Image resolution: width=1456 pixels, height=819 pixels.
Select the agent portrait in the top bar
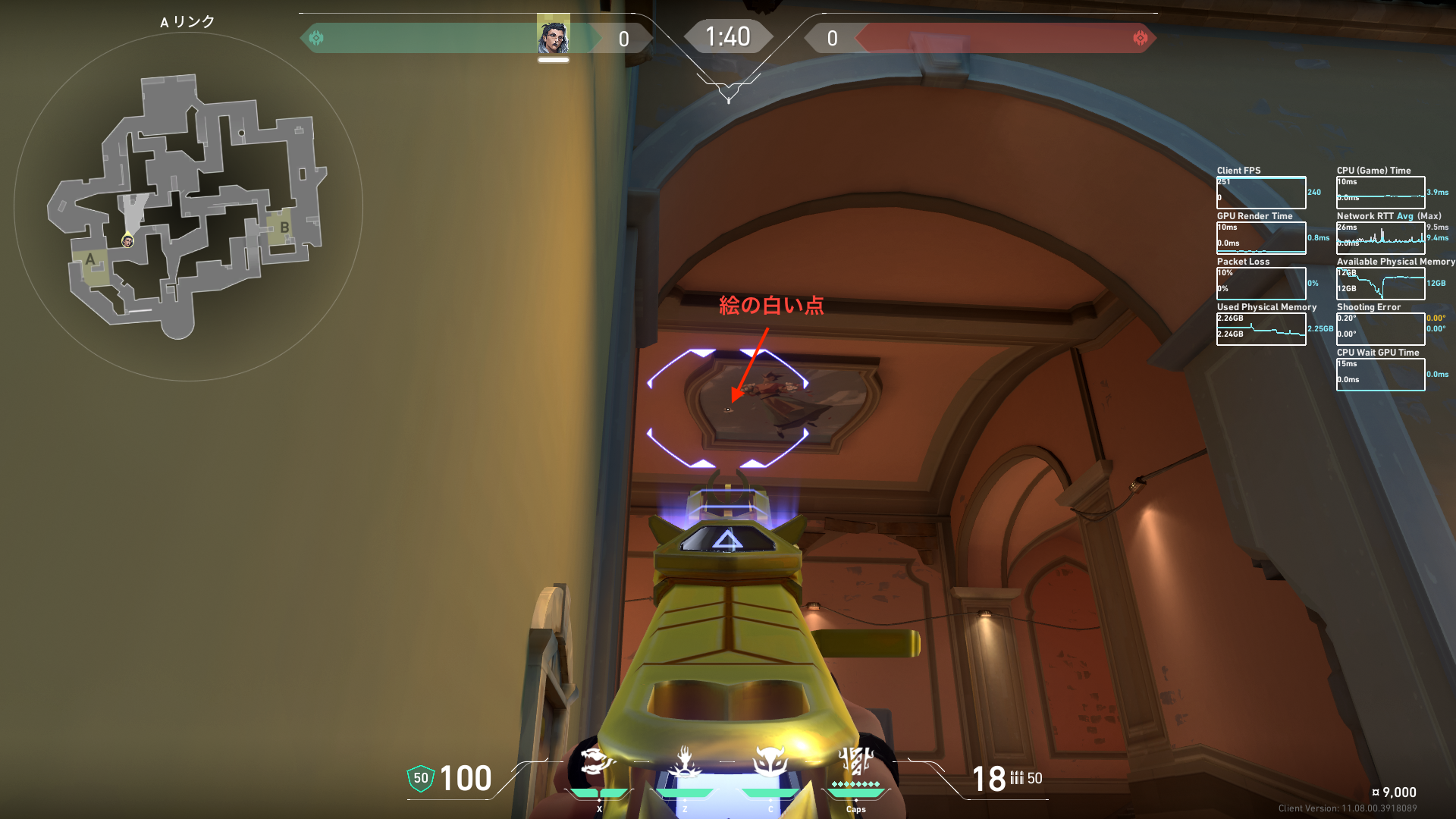pos(554,36)
